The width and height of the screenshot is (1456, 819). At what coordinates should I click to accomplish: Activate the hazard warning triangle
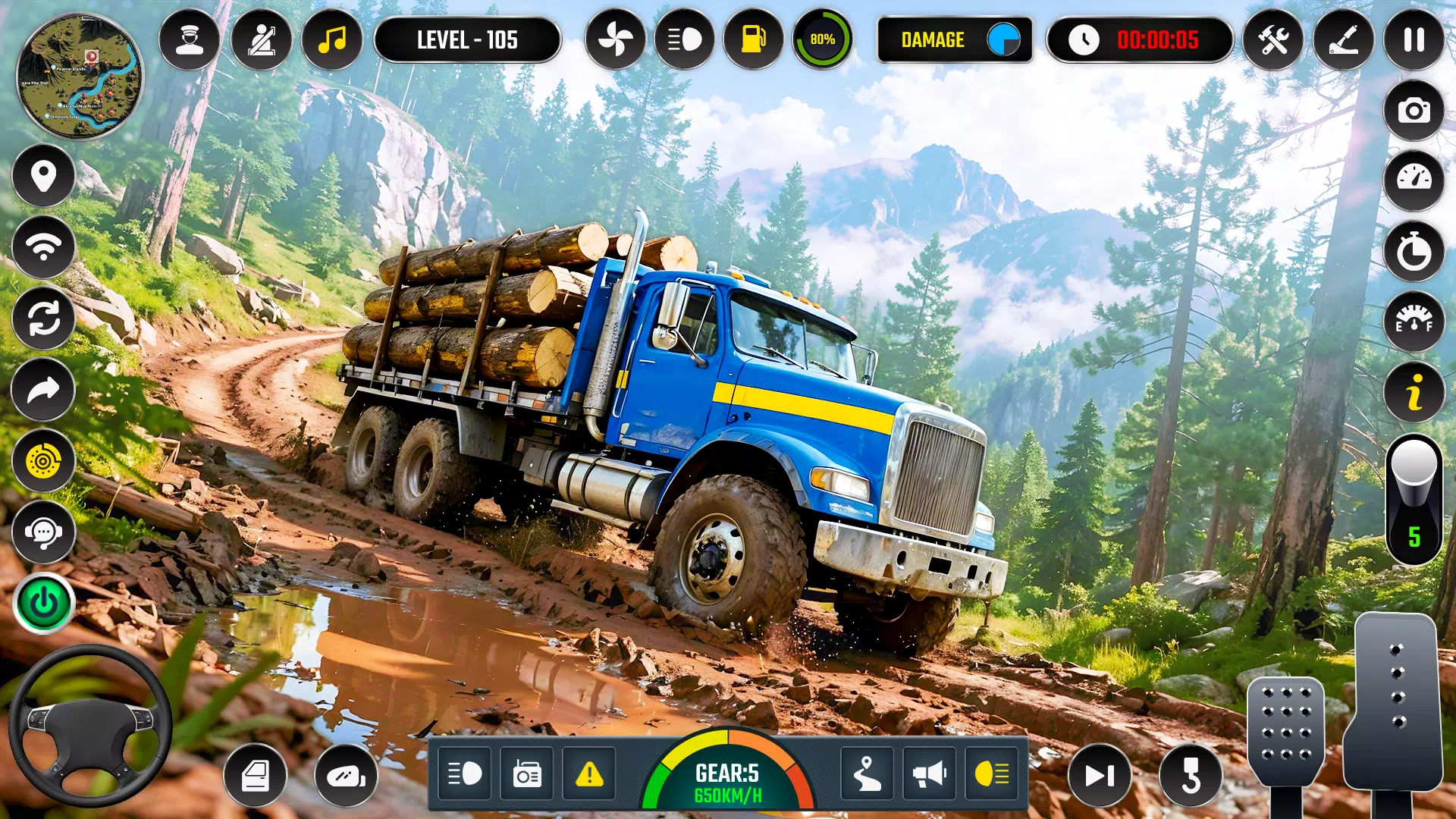[589, 774]
